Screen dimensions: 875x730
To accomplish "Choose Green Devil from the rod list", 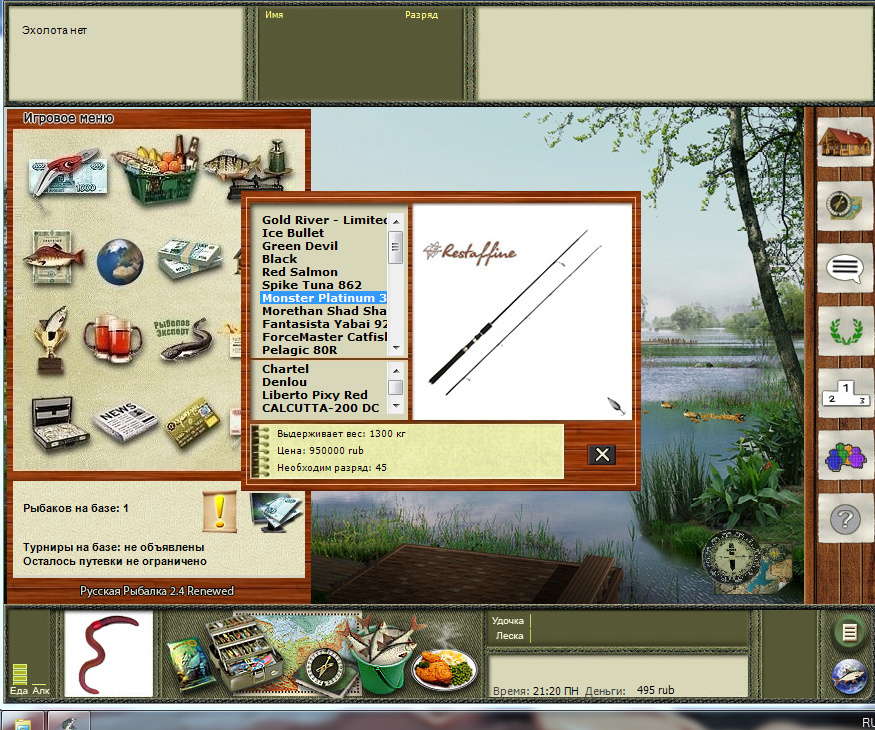I will click(300, 246).
